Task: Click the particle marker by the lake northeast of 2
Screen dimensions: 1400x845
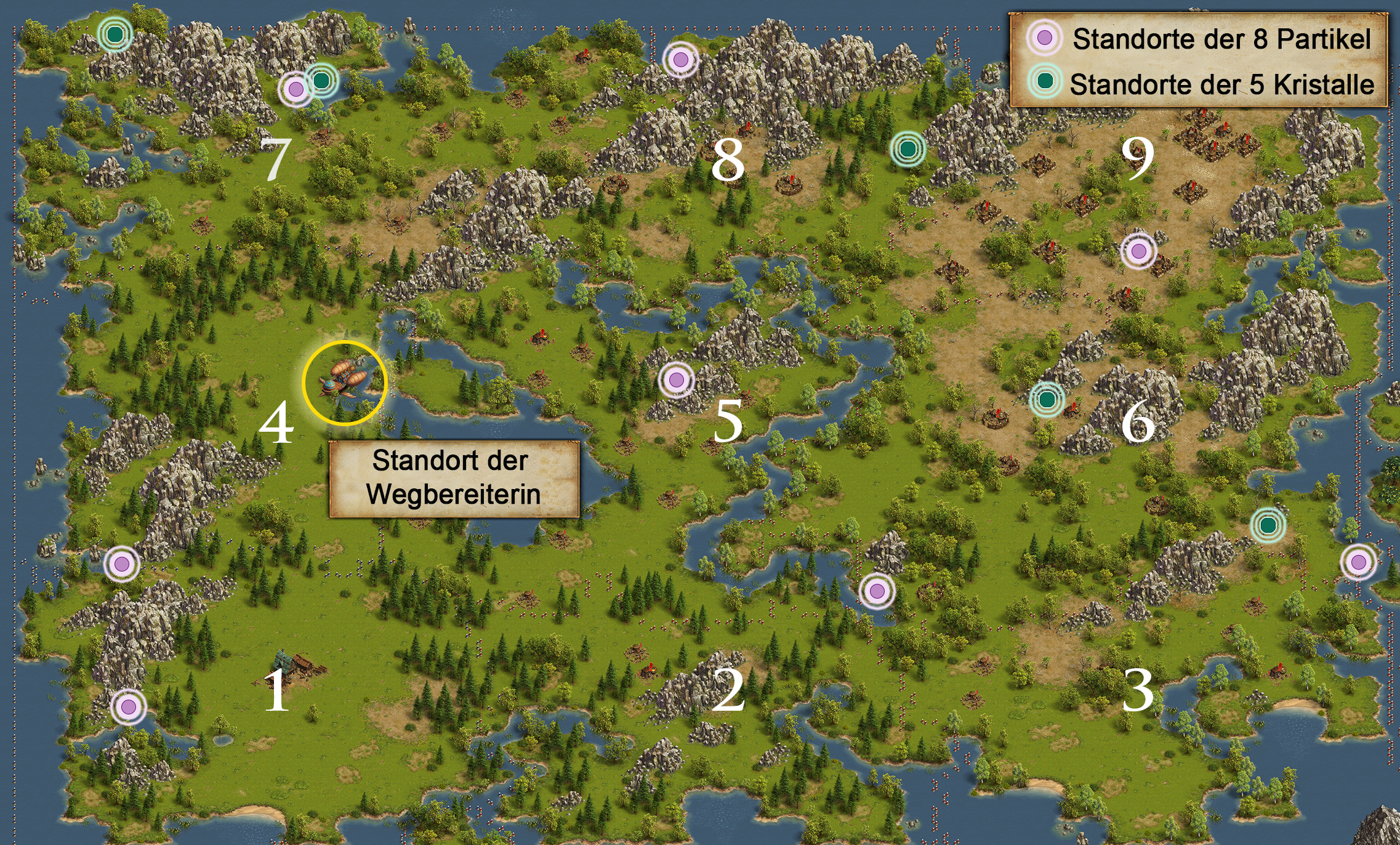Action: pyautogui.click(x=877, y=591)
